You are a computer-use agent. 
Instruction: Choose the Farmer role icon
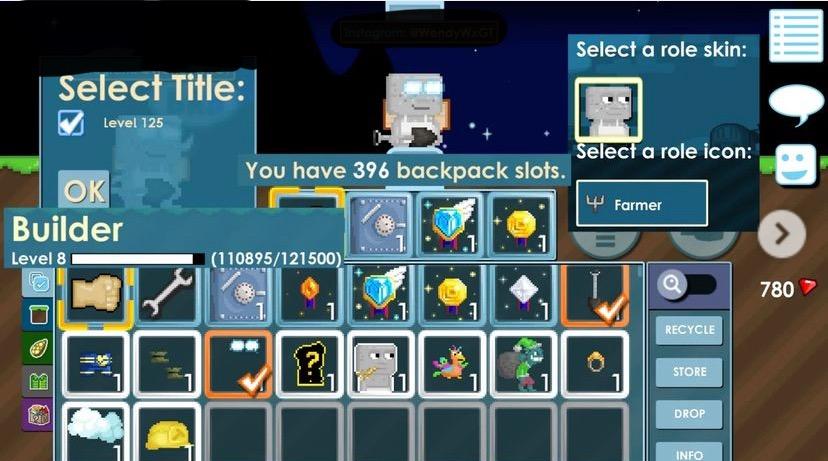click(642, 204)
